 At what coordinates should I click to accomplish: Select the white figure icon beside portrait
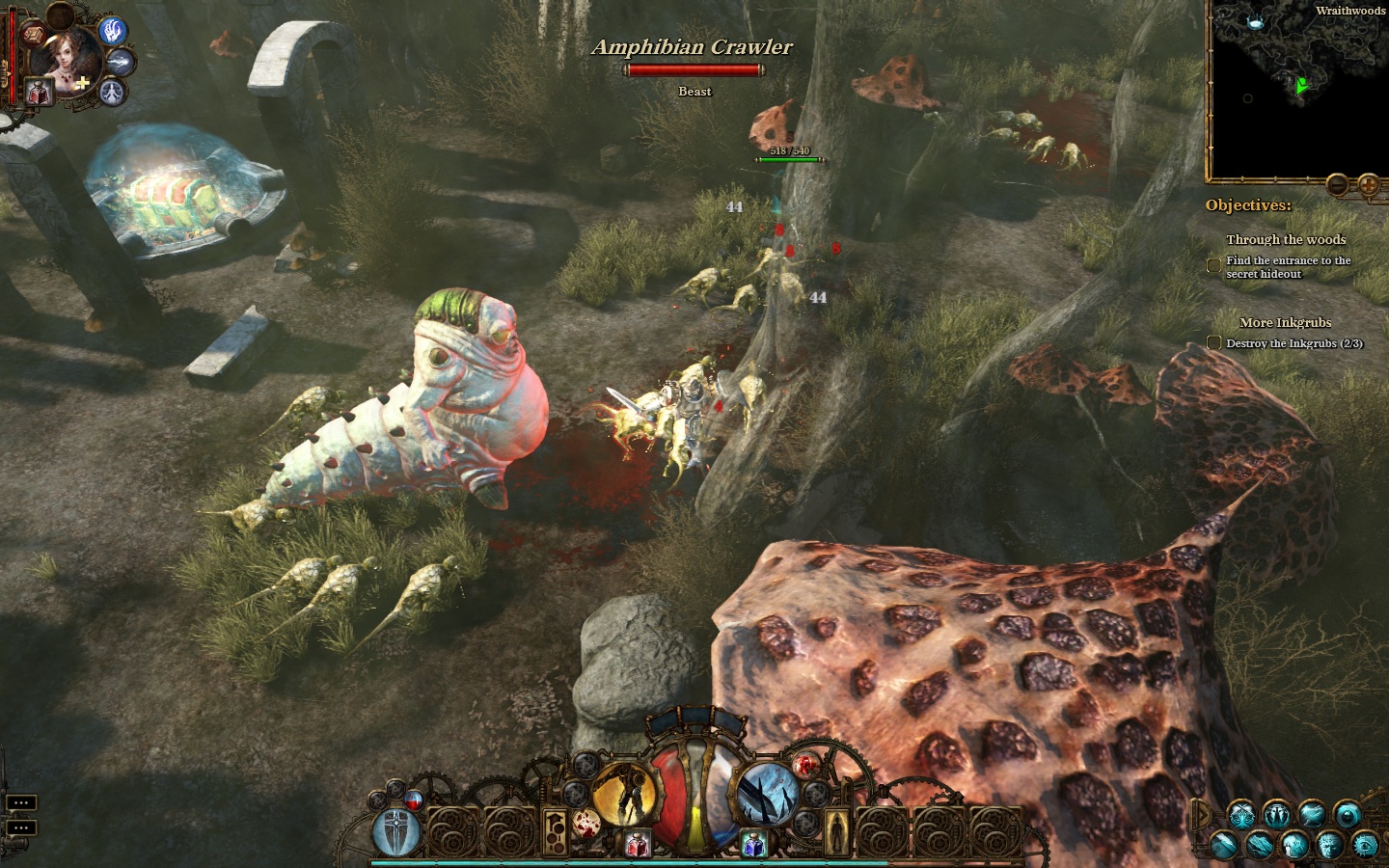(113, 93)
